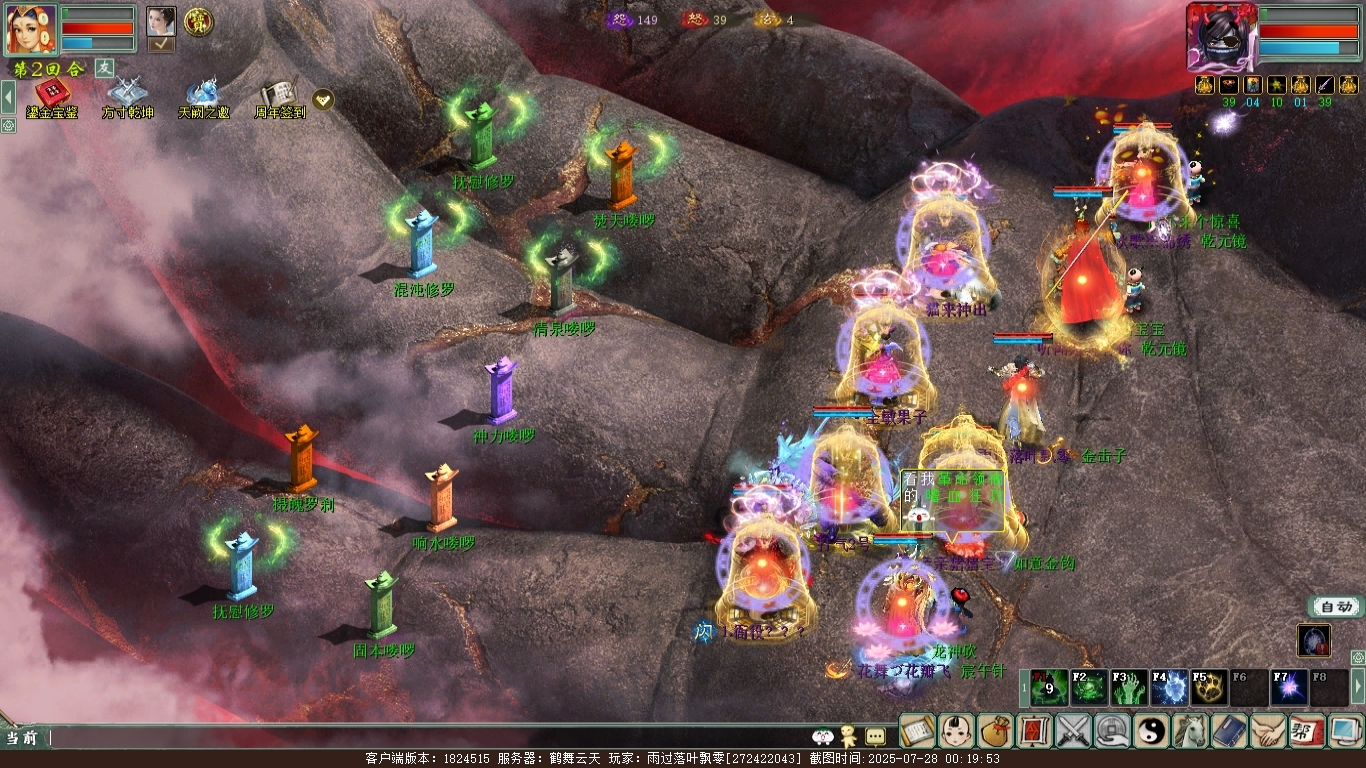
Task: Open the 鎏金宝鉴 red book event
Action: (52, 96)
